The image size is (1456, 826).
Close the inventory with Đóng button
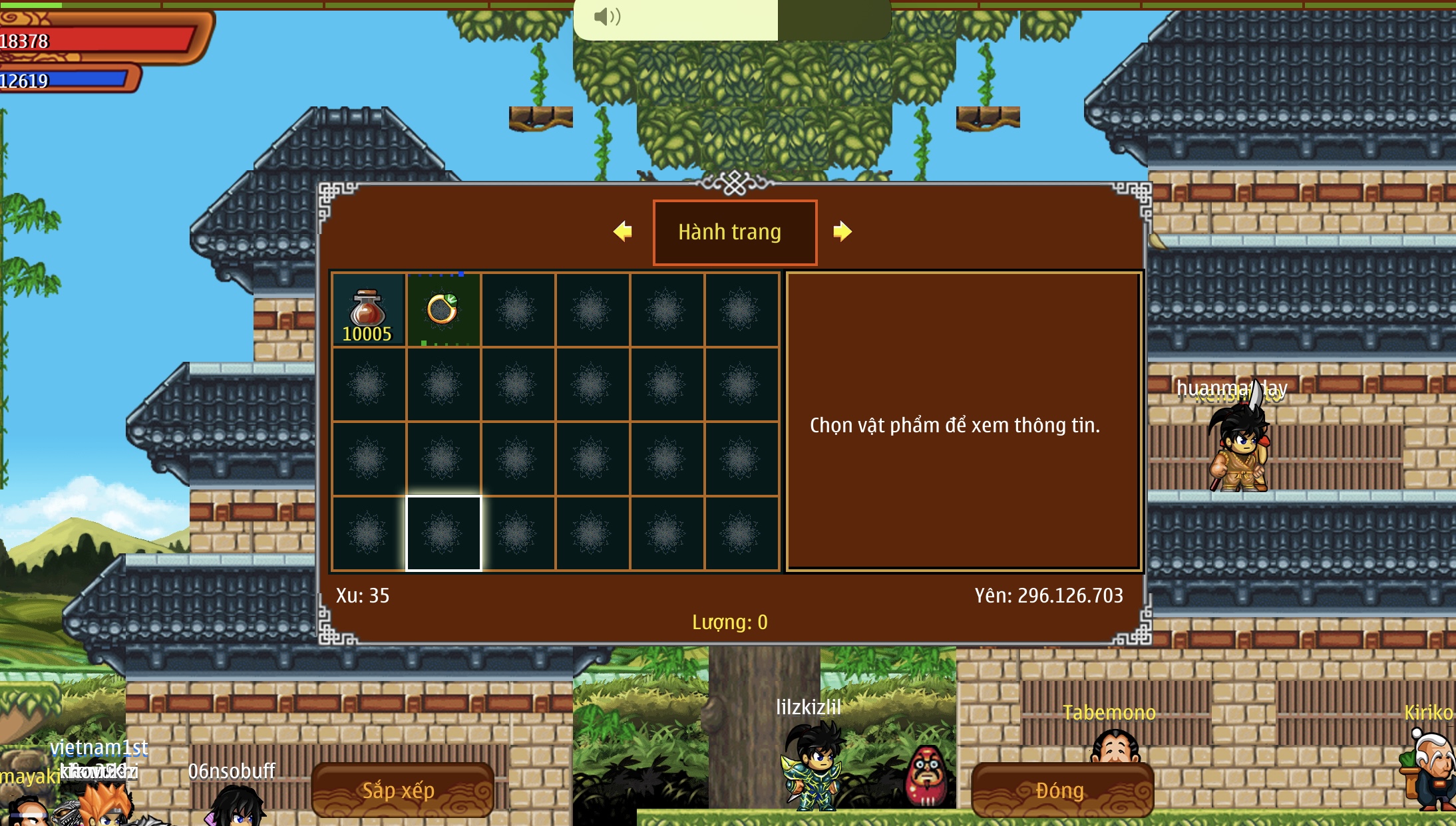pos(1062,790)
